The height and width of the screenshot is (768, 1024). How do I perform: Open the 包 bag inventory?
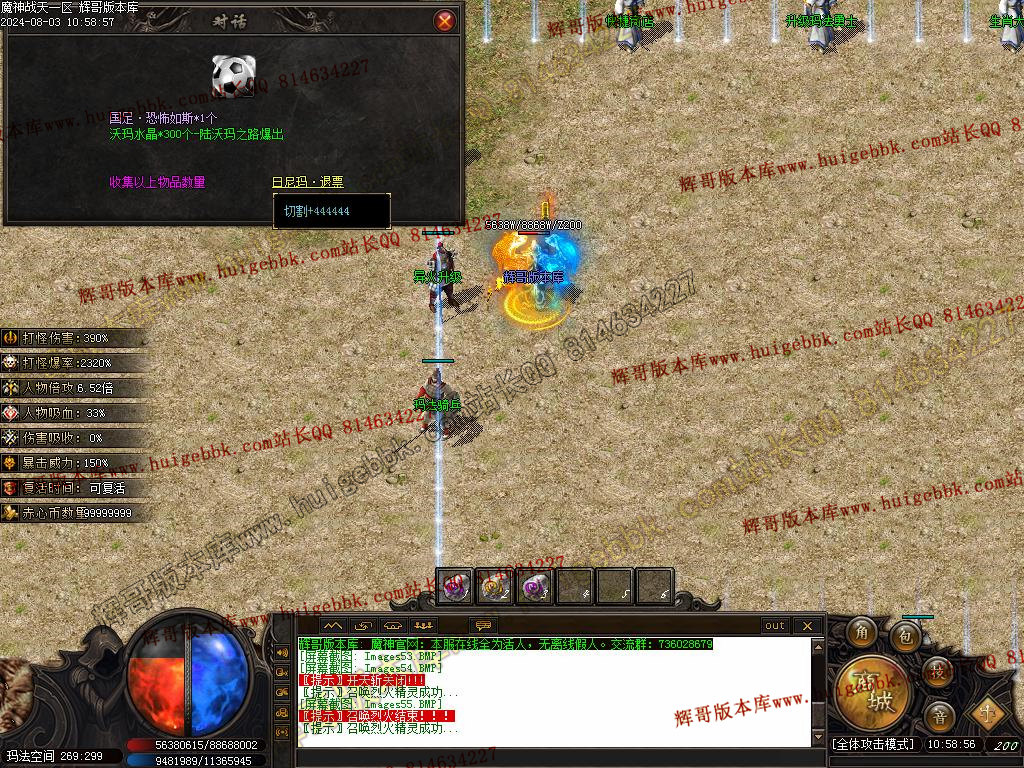click(906, 635)
